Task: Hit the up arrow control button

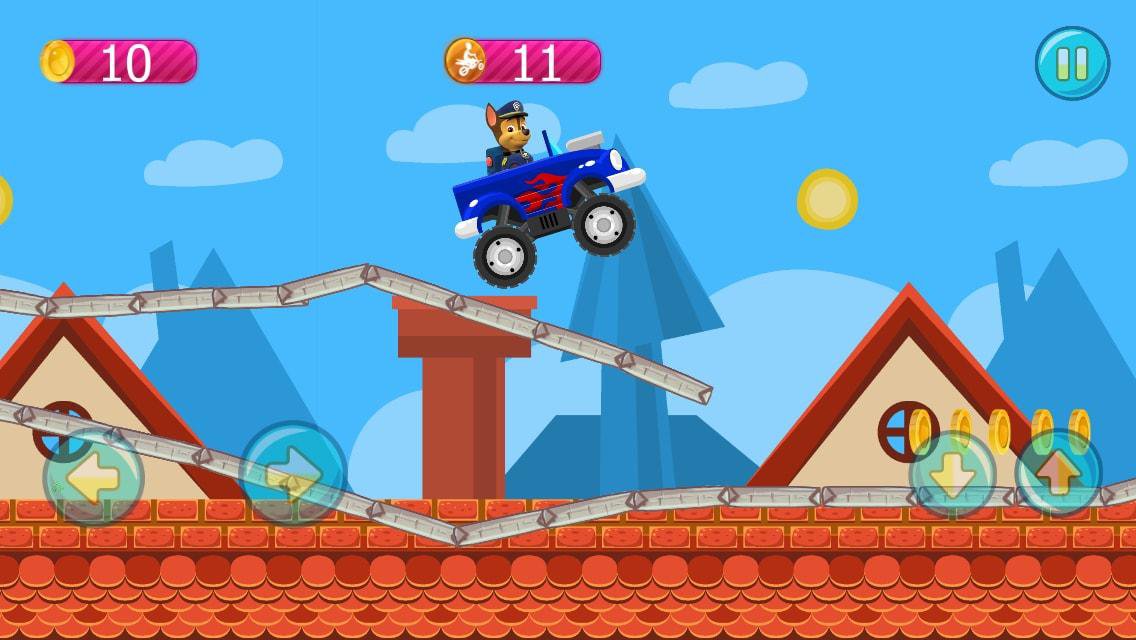Action: pyautogui.click(x=1058, y=473)
